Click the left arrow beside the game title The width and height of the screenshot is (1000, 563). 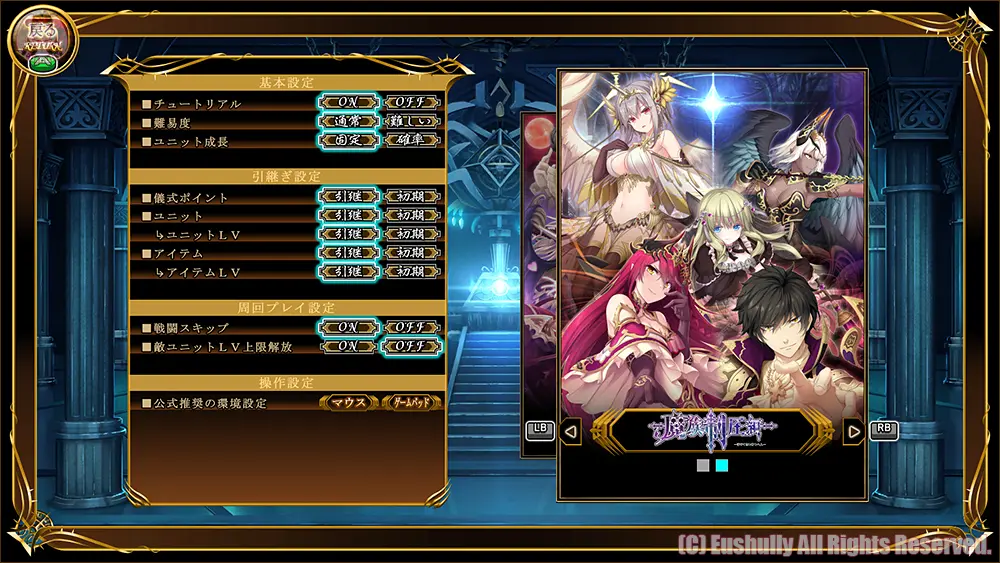pos(570,432)
